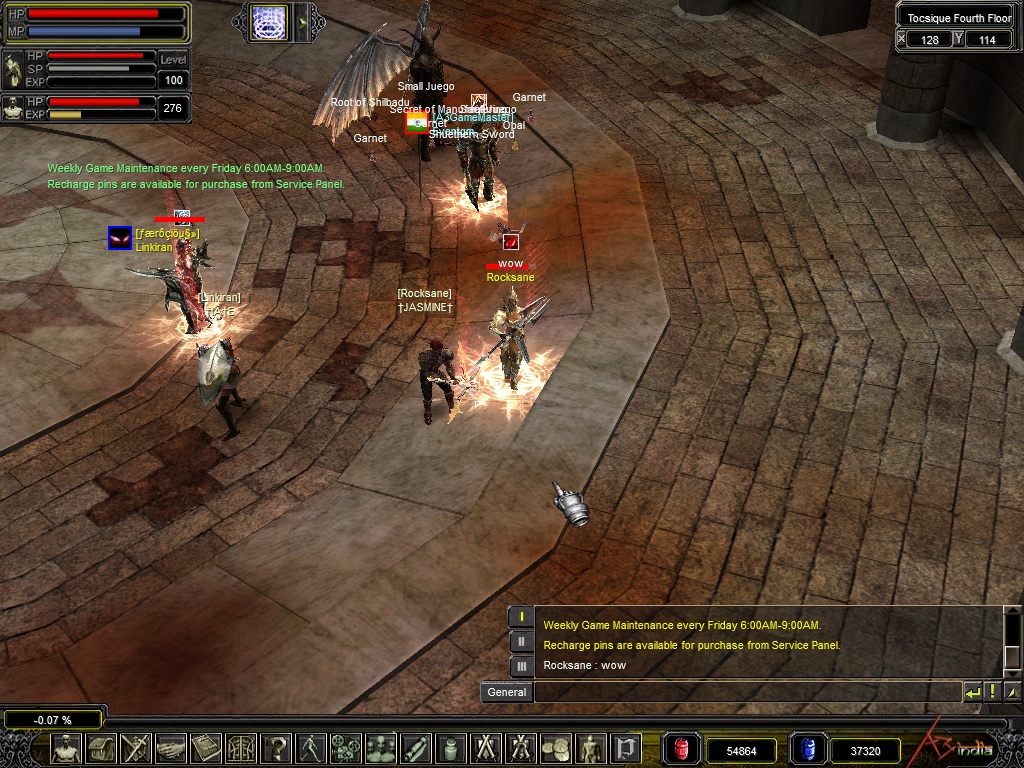Click the handshake trade icon
The width and height of the screenshot is (1024, 768).
pyautogui.click(x=171, y=748)
